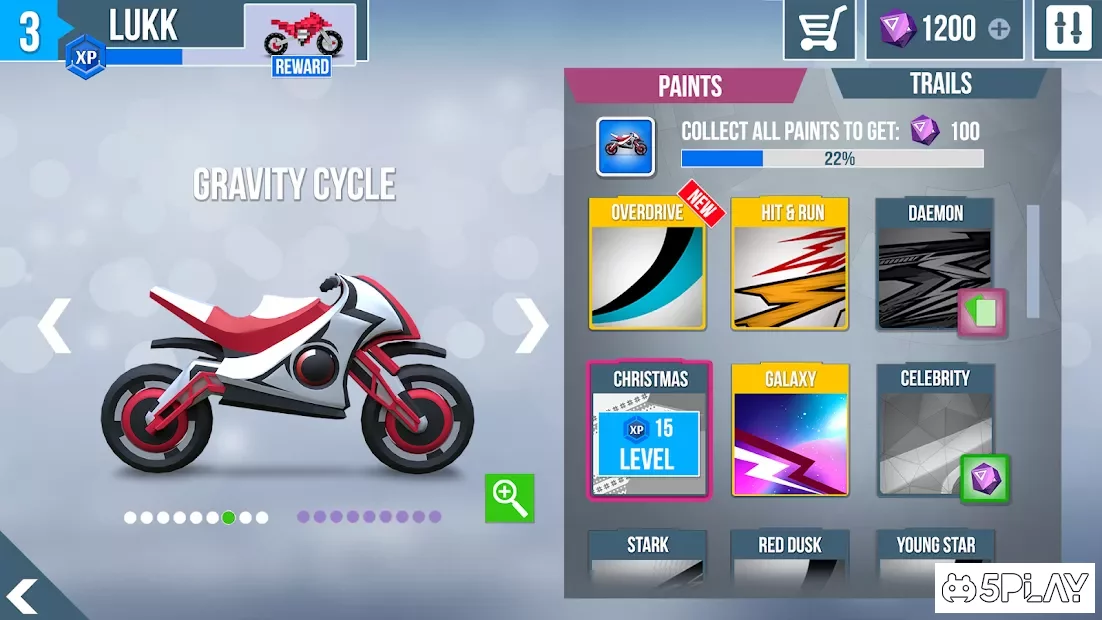Select the Hit & Run paint
This screenshot has width=1102, height=620.
tap(790, 264)
